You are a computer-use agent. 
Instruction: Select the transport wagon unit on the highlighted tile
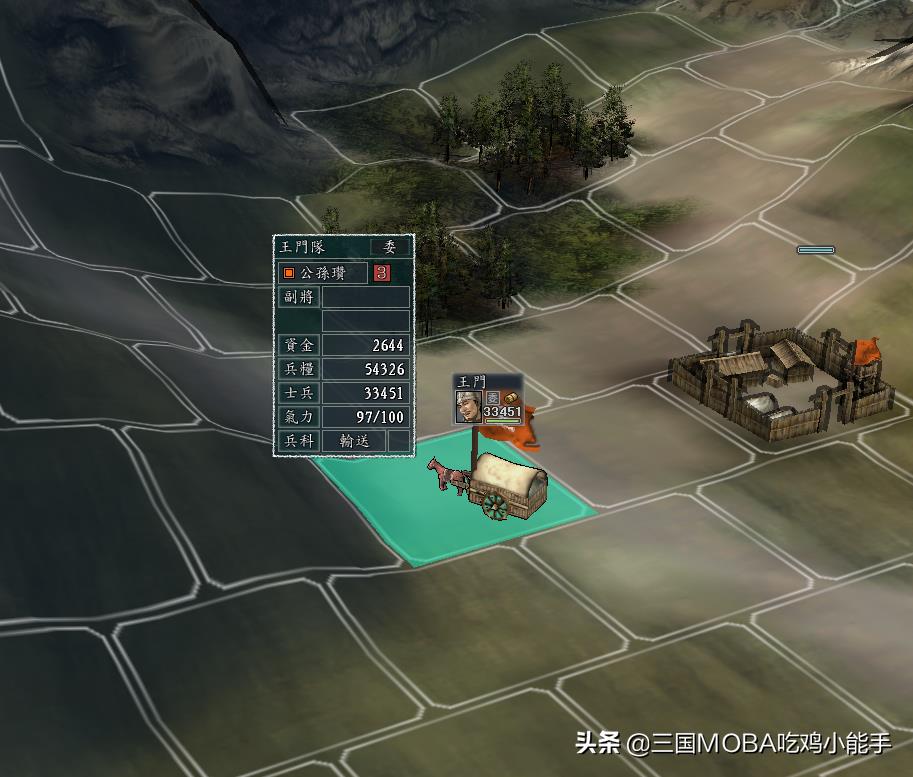point(498,485)
